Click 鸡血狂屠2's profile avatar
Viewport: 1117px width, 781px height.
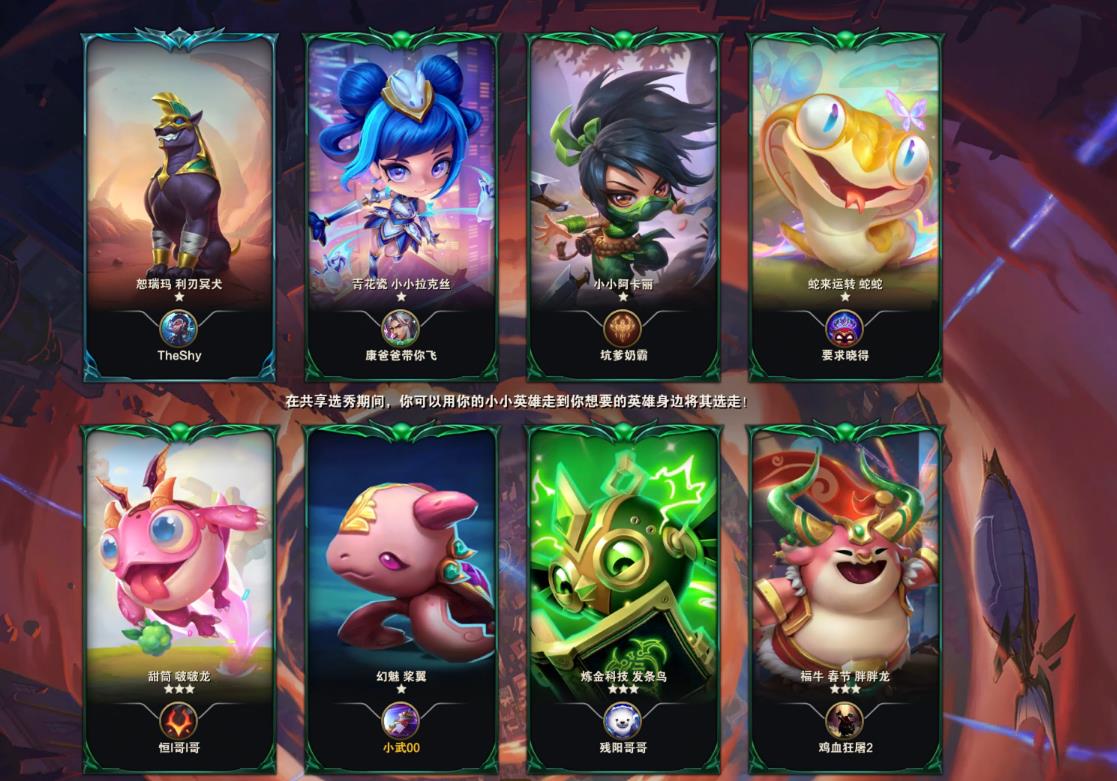click(x=844, y=720)
